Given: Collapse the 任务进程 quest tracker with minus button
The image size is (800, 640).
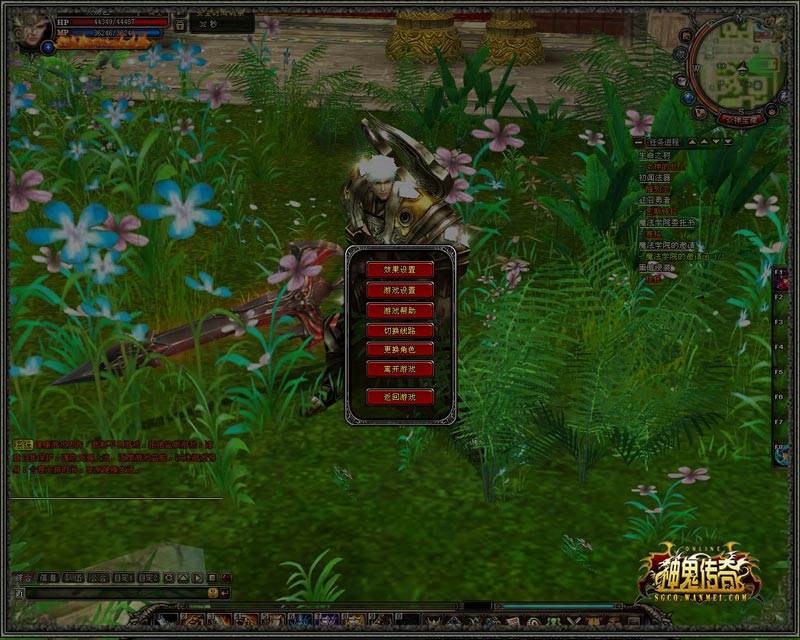Looking at the screenshot, I should pyautogui.click(x=639, y=143).
